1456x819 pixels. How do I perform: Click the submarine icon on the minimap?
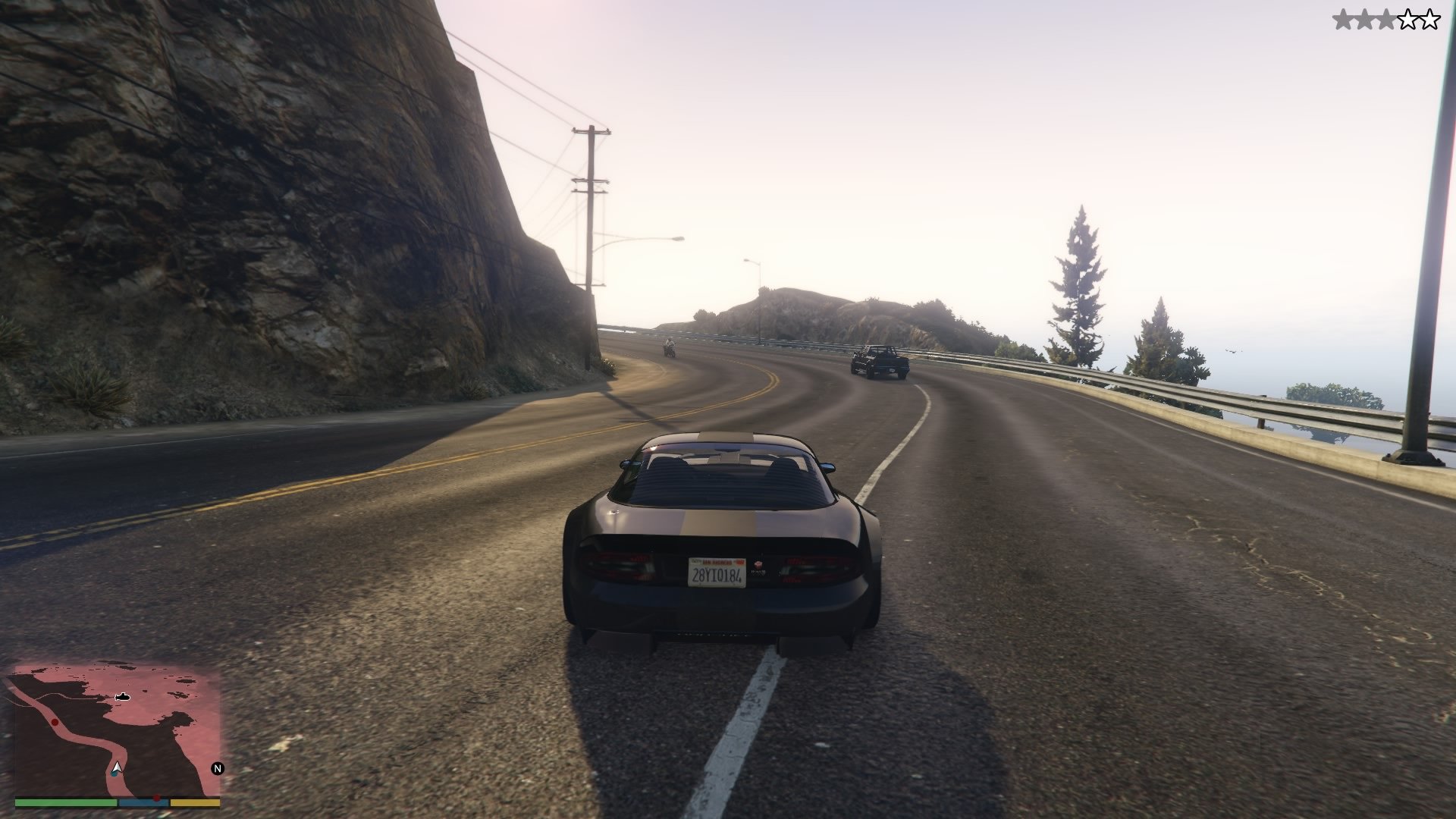pyautogui.click(x=123, y=697)
